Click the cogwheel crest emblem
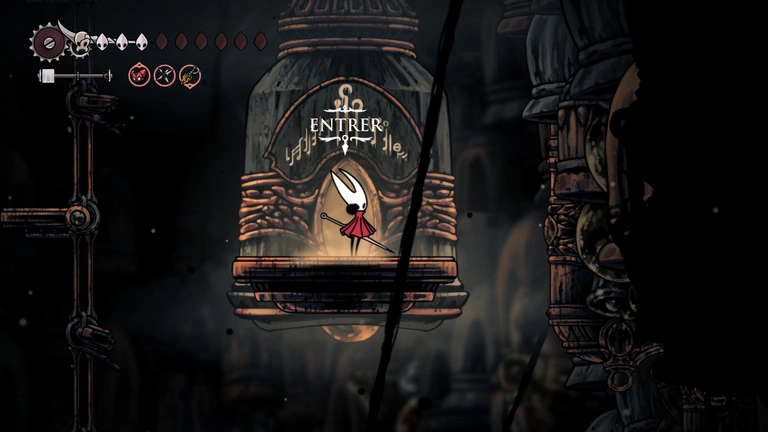Image resolution: width=768 pixels, height=432 pixels. pos(46,42)
